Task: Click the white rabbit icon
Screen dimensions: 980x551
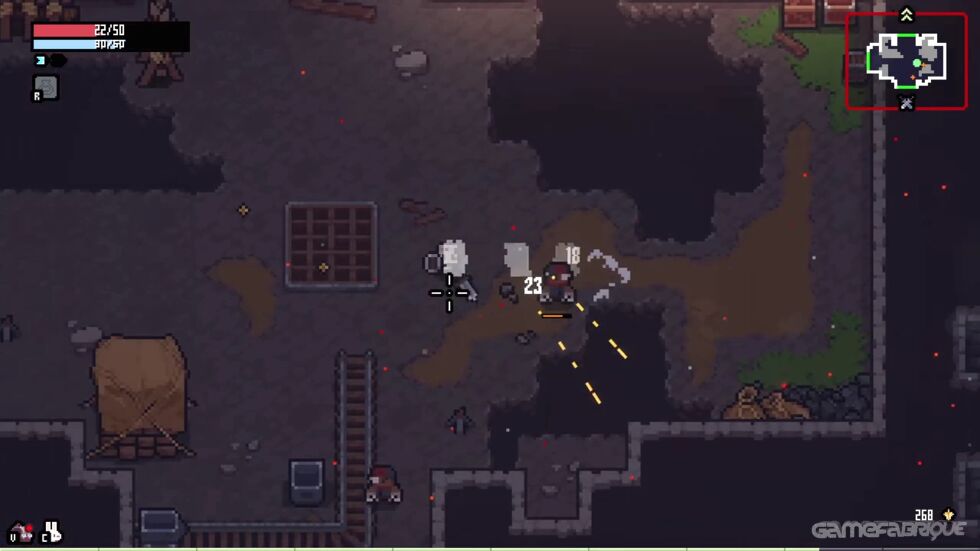Action: [x=51, y=532]
